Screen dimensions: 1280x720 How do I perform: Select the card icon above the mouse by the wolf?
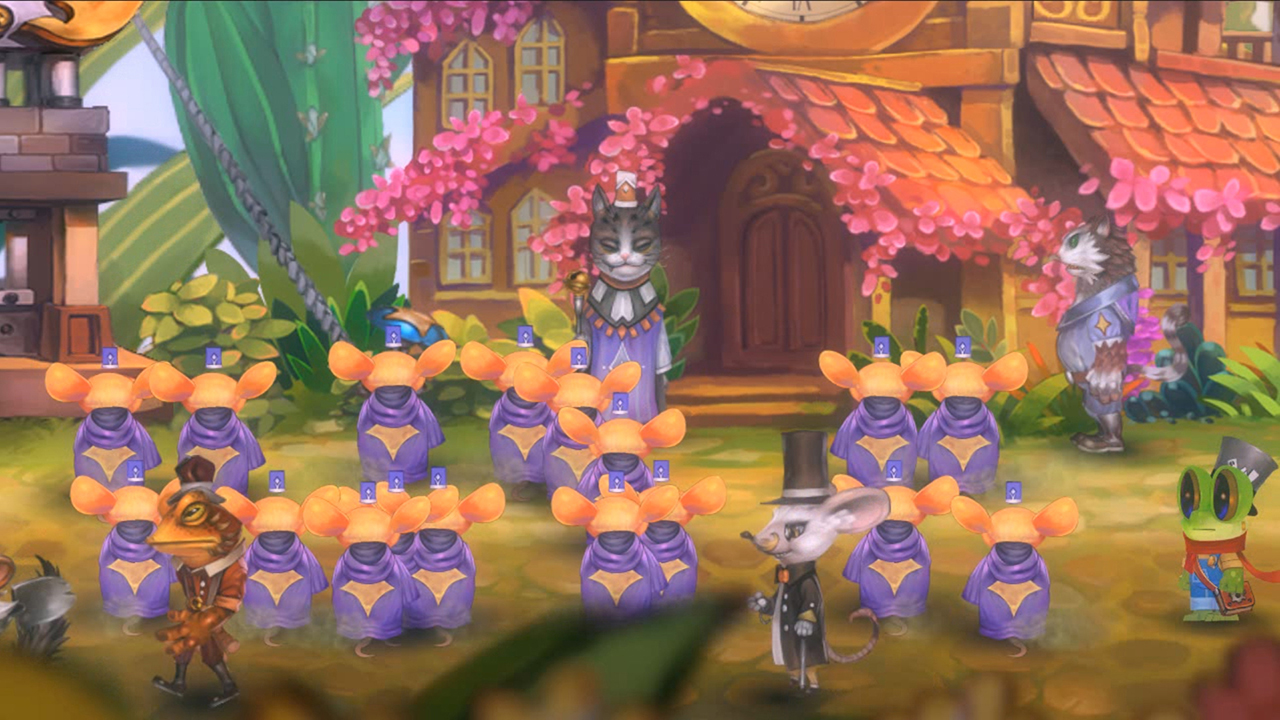click(962, 346)
